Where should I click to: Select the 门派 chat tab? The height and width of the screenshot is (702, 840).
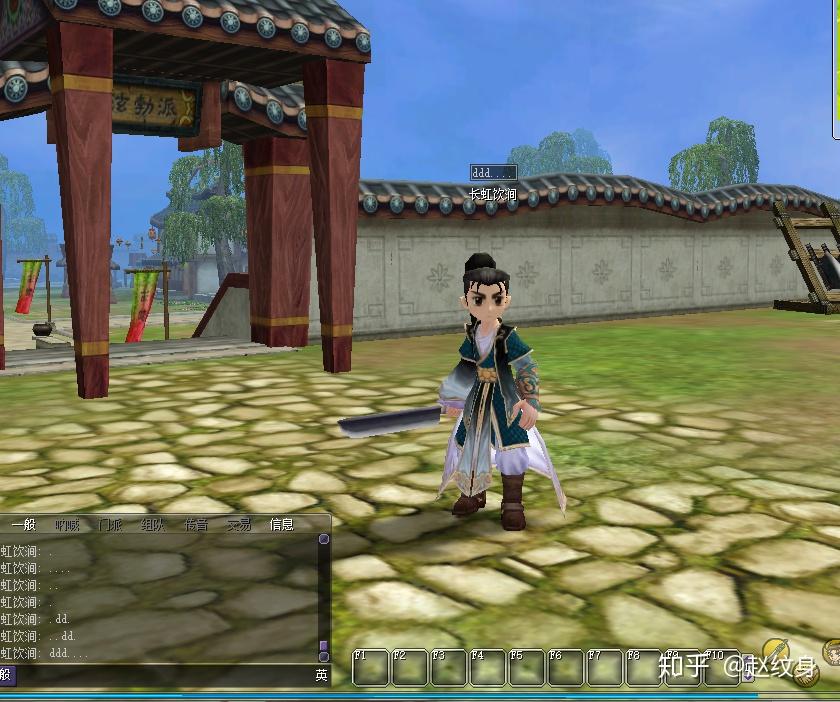[110, 524]
